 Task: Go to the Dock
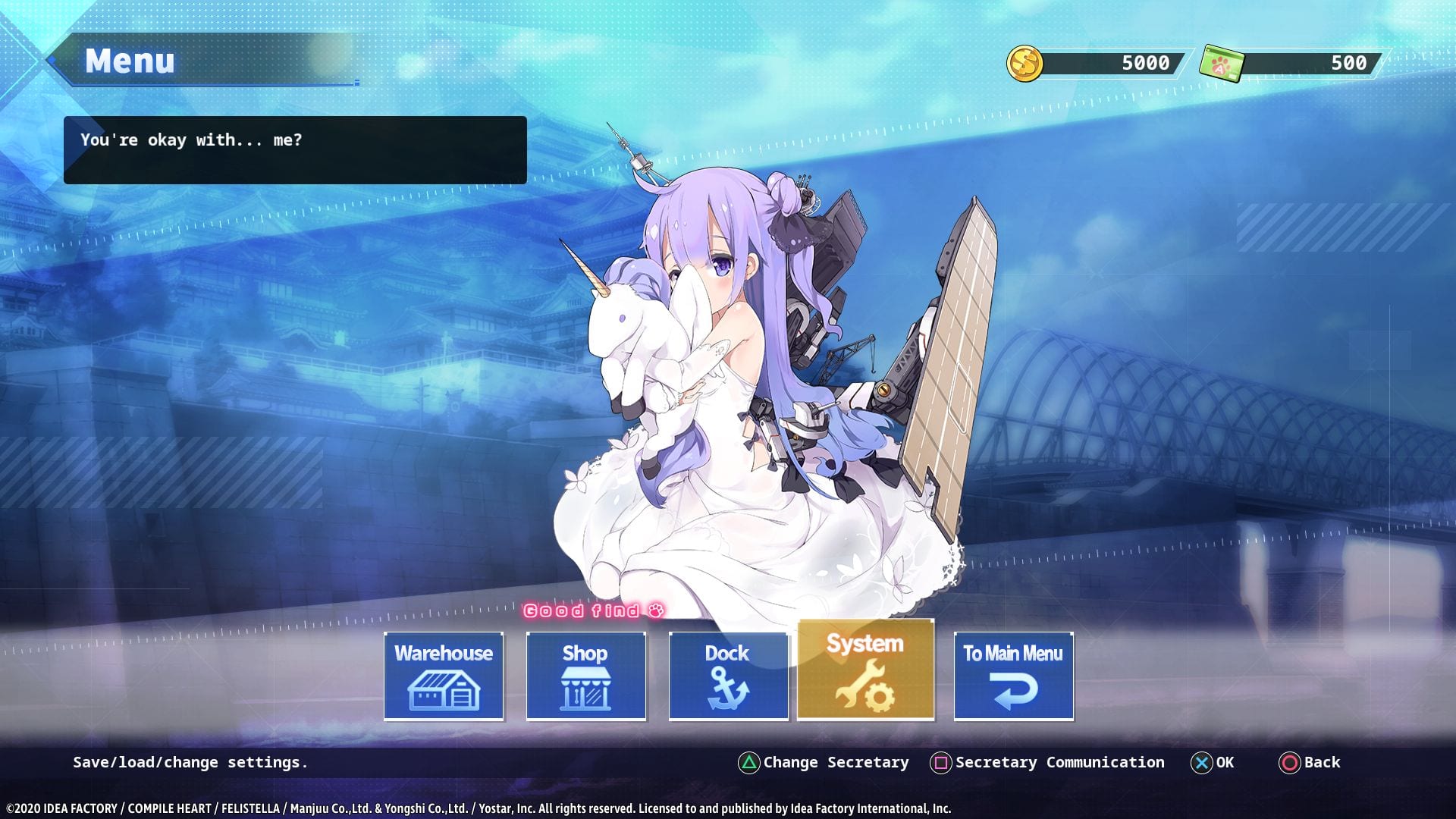tap(728, 676)
